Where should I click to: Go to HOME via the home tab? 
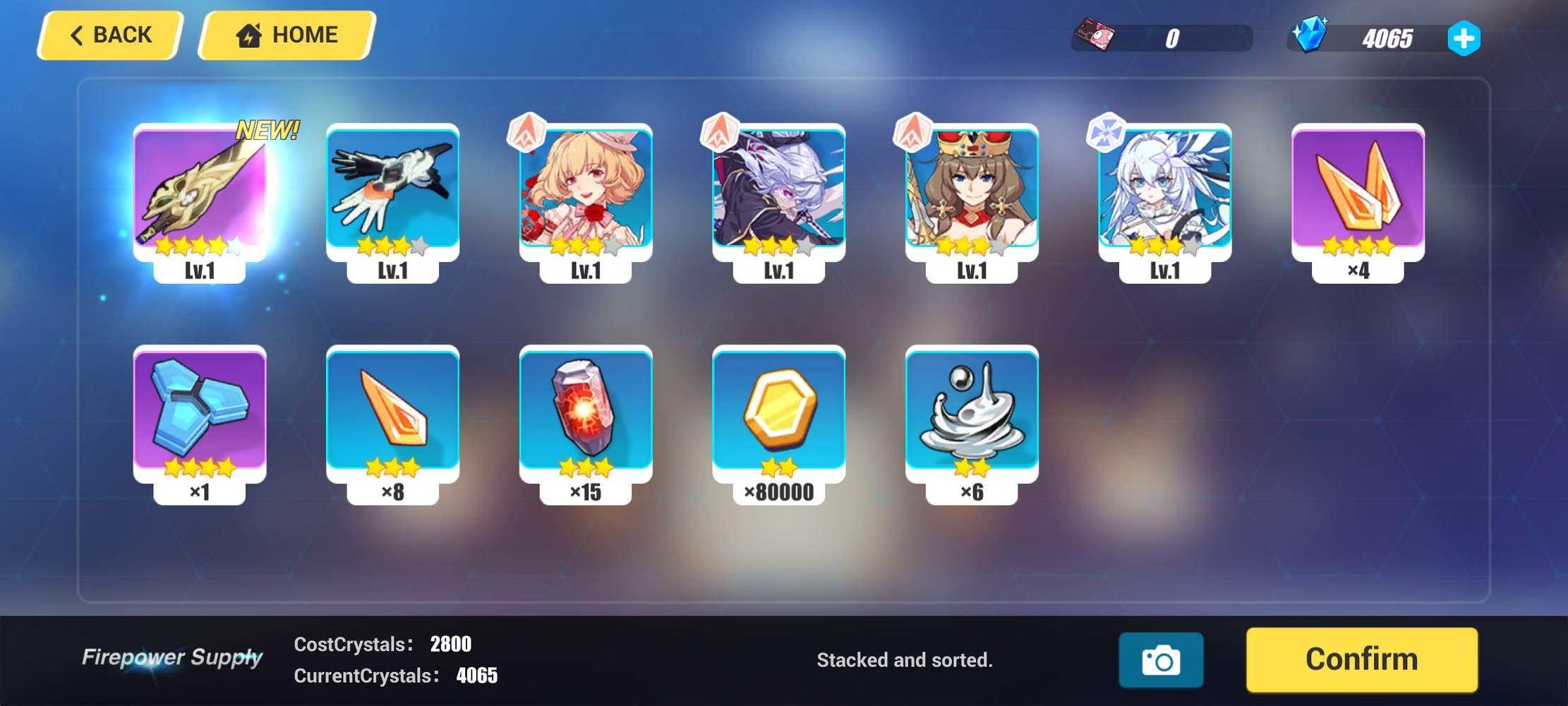tap(284, 34)
